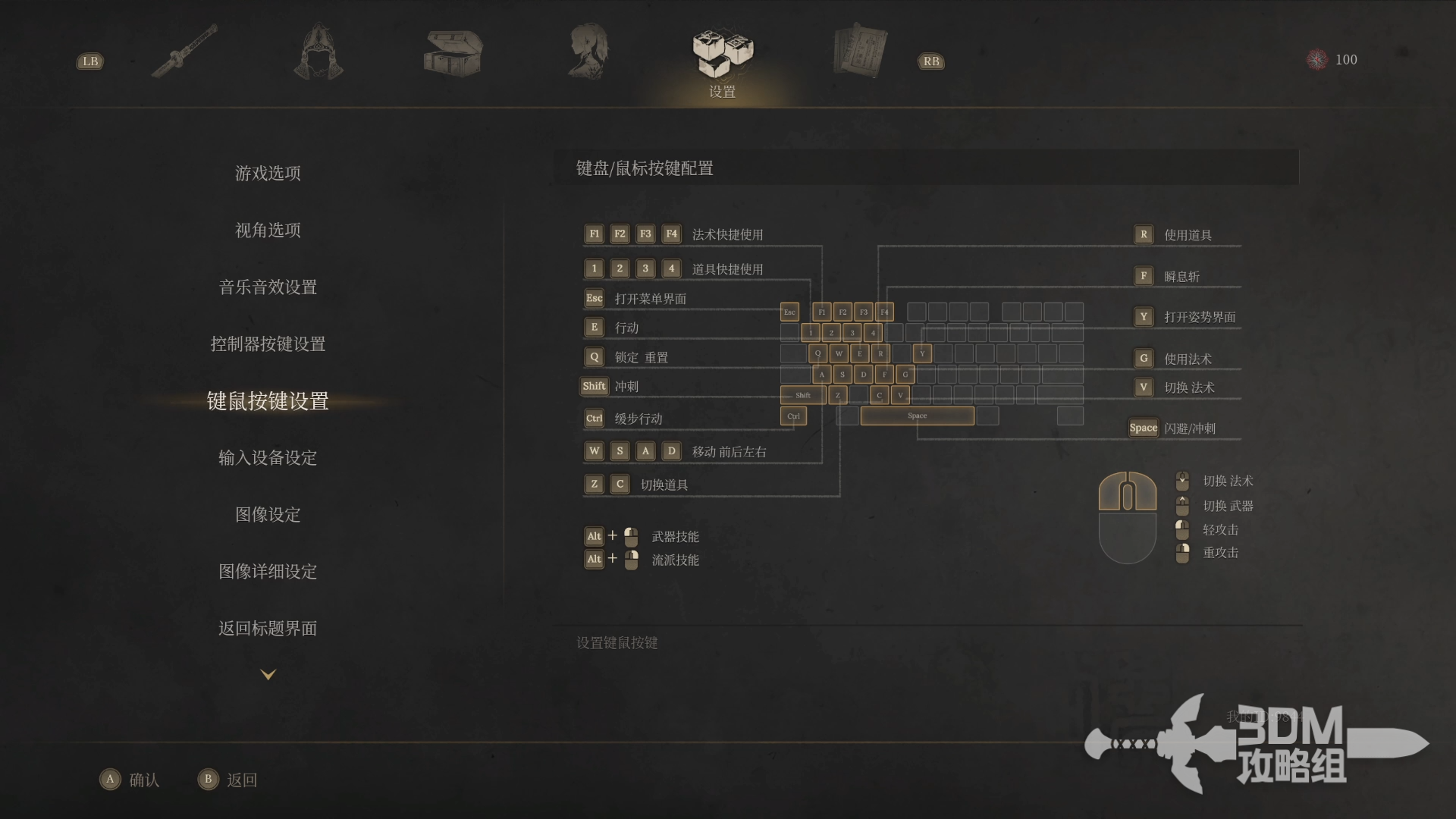Open 输入设备设定 menu entry

coord(268,457)
